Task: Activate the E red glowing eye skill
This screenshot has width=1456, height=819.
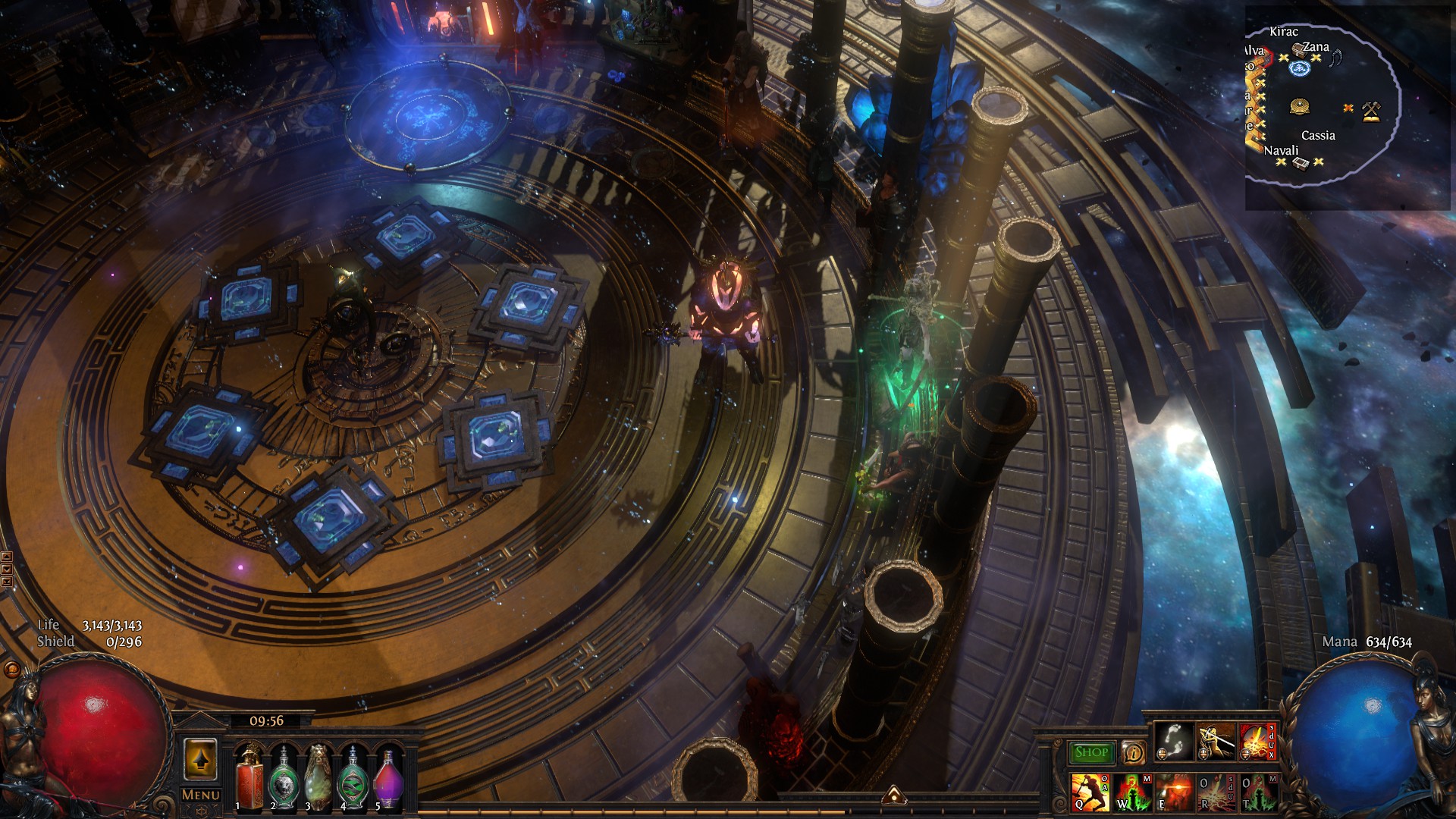Action: (x=1174, y=792)
